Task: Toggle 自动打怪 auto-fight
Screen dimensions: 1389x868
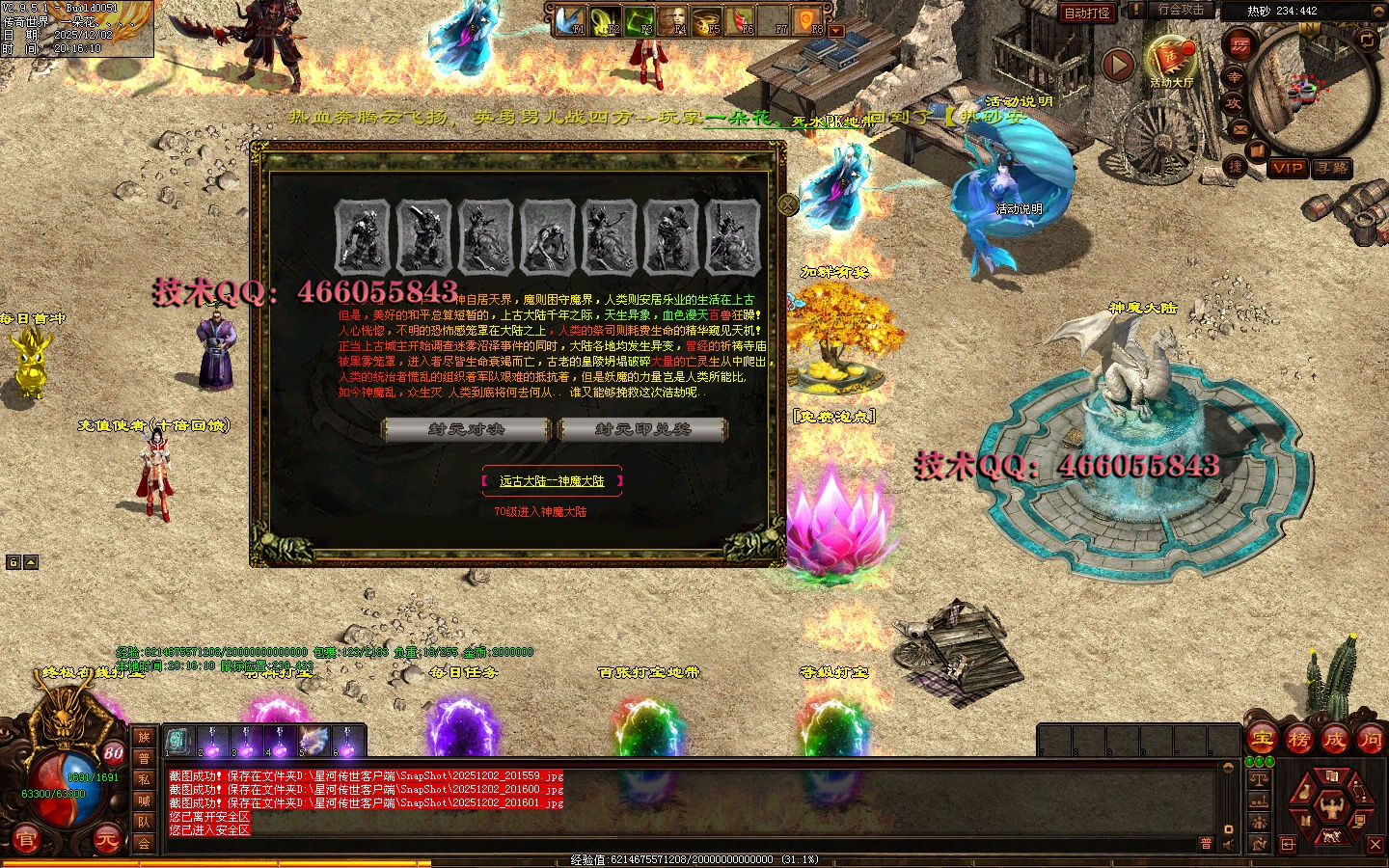Action: pyautogui.click(x=1087, y=13)
